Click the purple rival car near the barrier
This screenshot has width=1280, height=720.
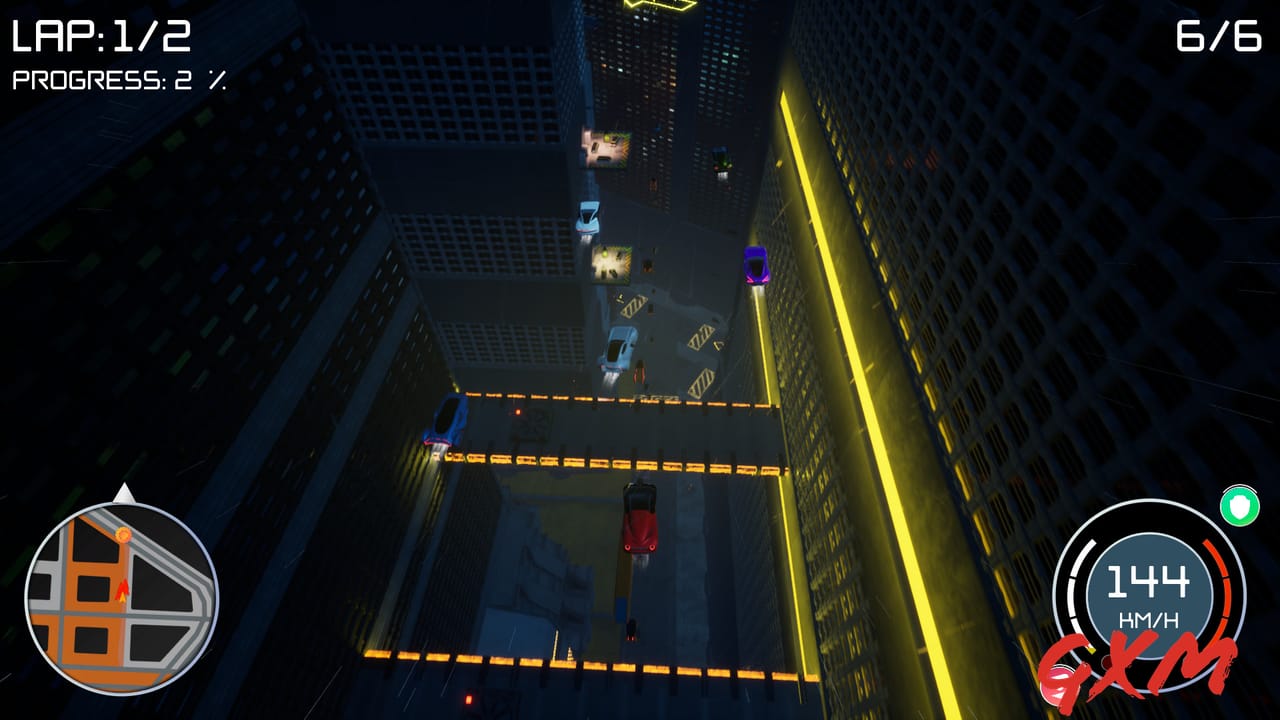757,265
